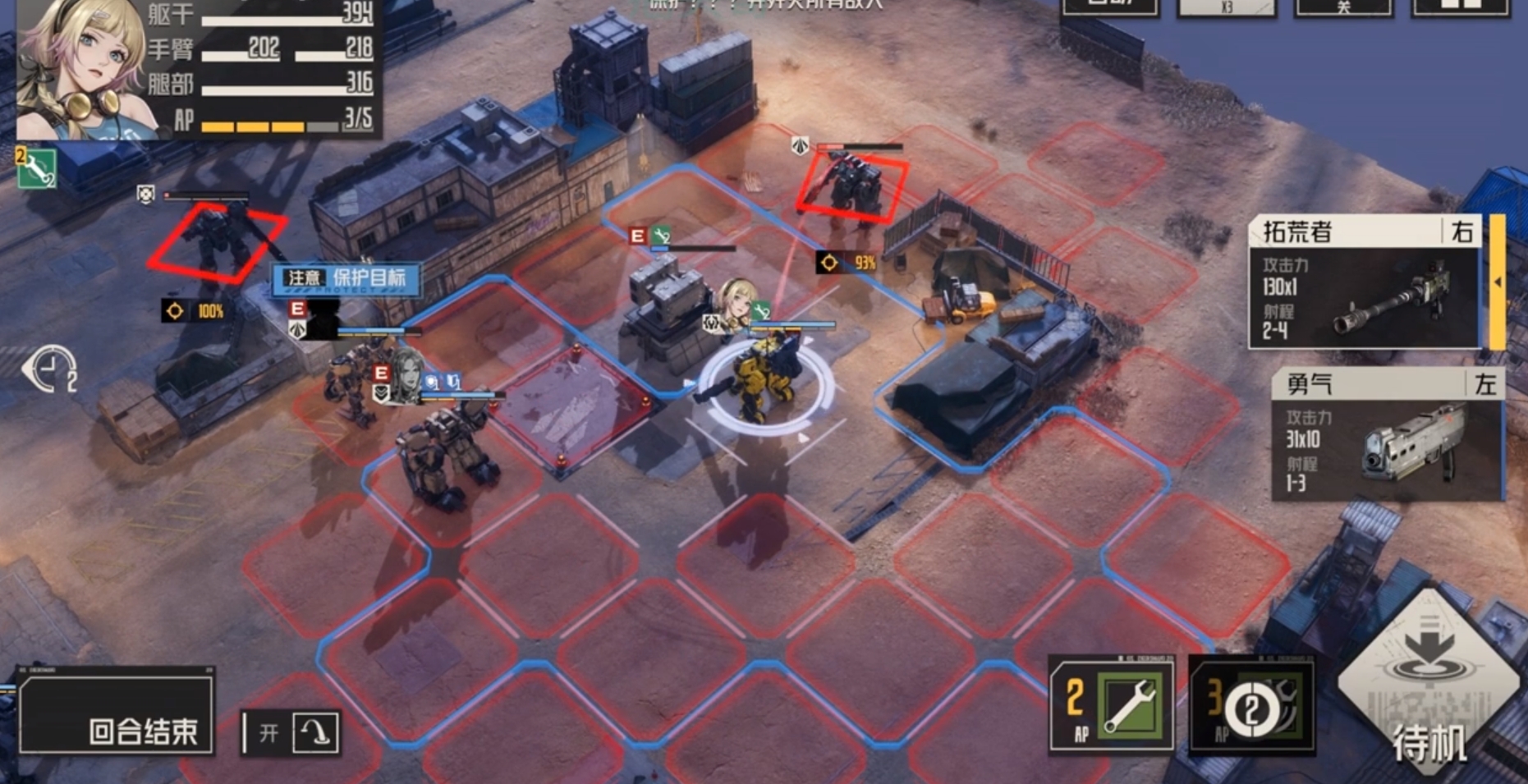Target the enemy mech with 100% hit chance

pos(218,240)
